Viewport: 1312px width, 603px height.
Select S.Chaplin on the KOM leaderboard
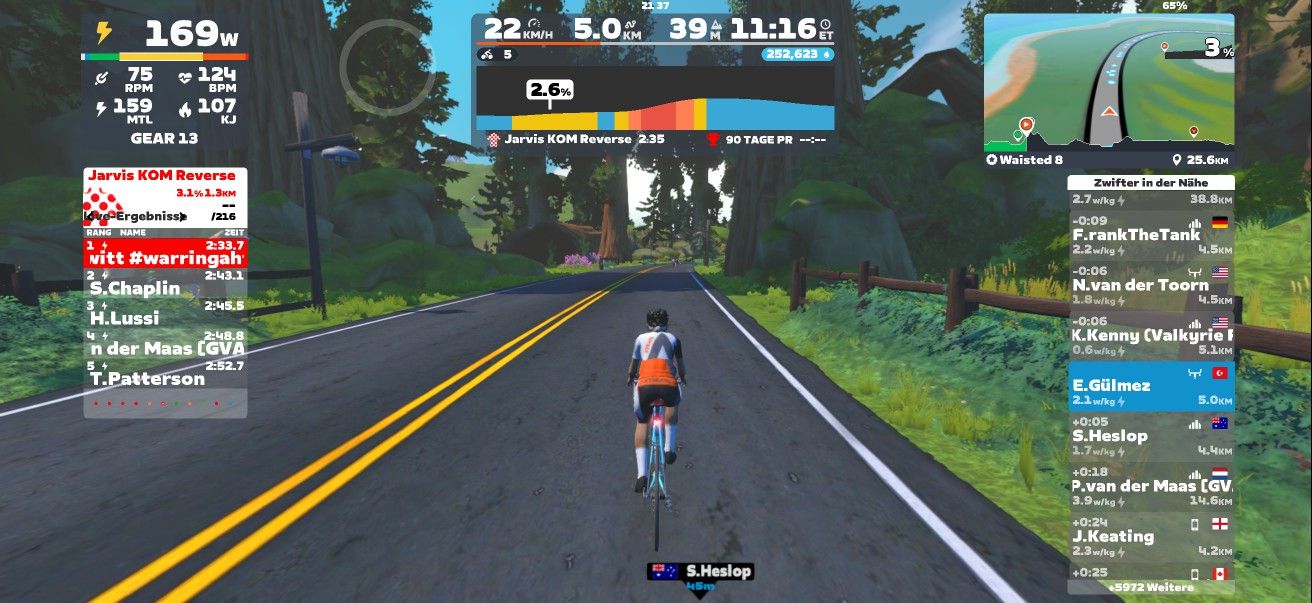click(x=165, y=283)
